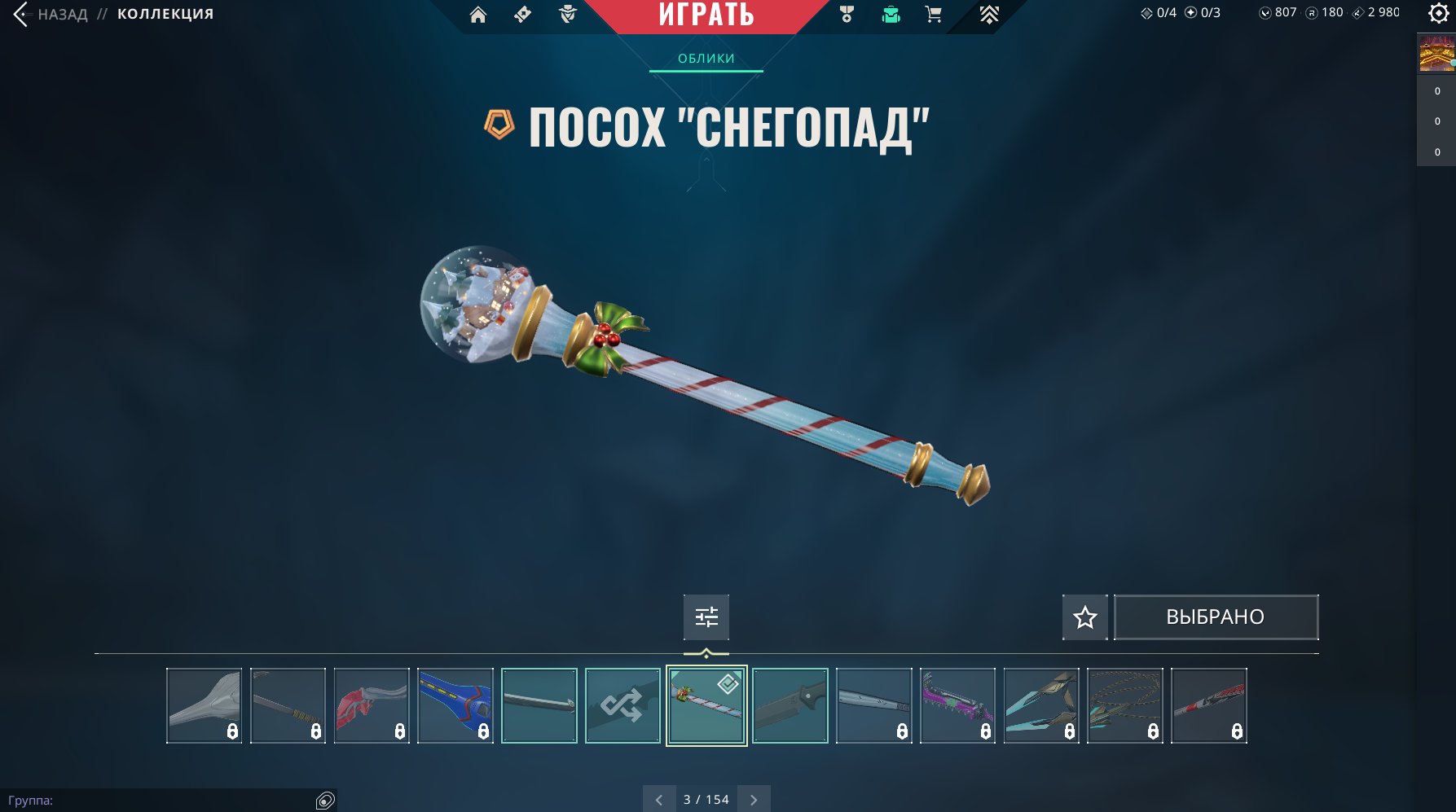The width and height of the screenshot is (1456, 812).
Task: Switch to the ОБЛИКИ tab
Action: [706, 59]
